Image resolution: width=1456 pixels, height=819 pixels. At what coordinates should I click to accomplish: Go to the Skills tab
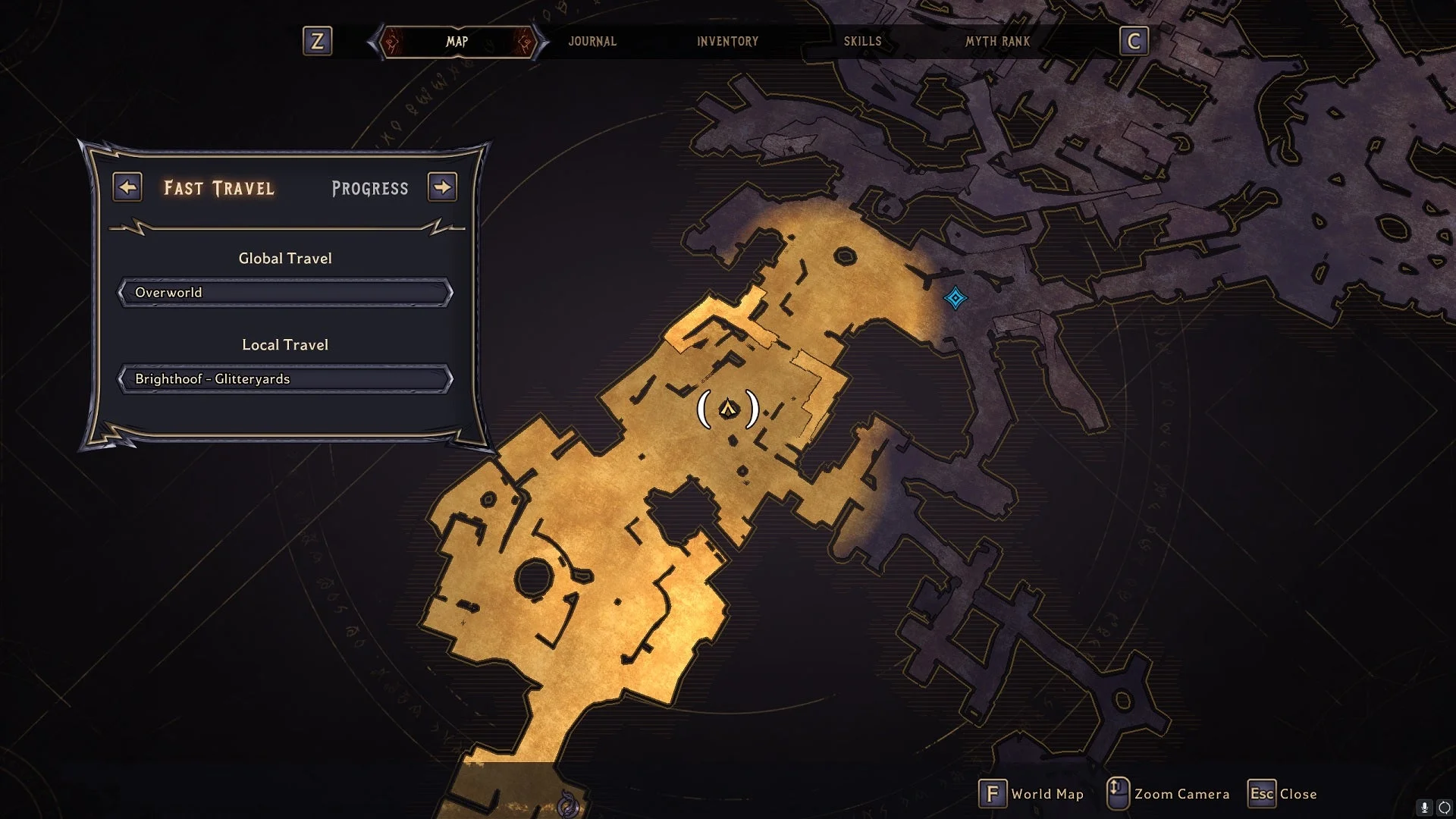[x=862, y=42]
